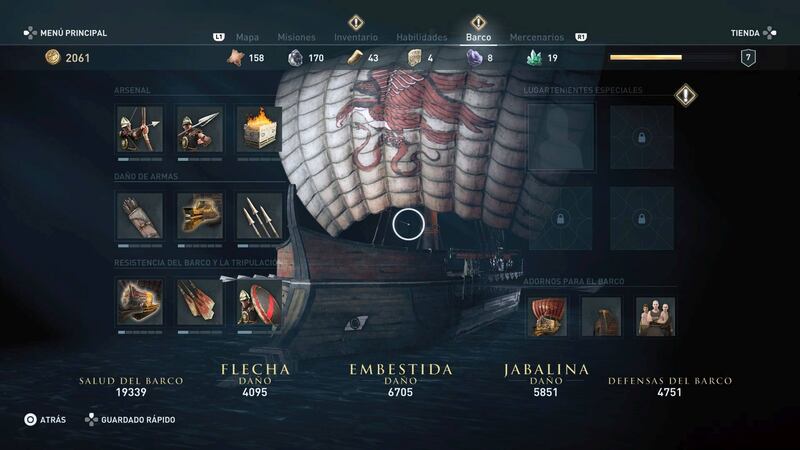The height and width of the screenshot is (450, 800).
Task: Choose the three javelins damage upgrade
Action: (x=259, y=215)
